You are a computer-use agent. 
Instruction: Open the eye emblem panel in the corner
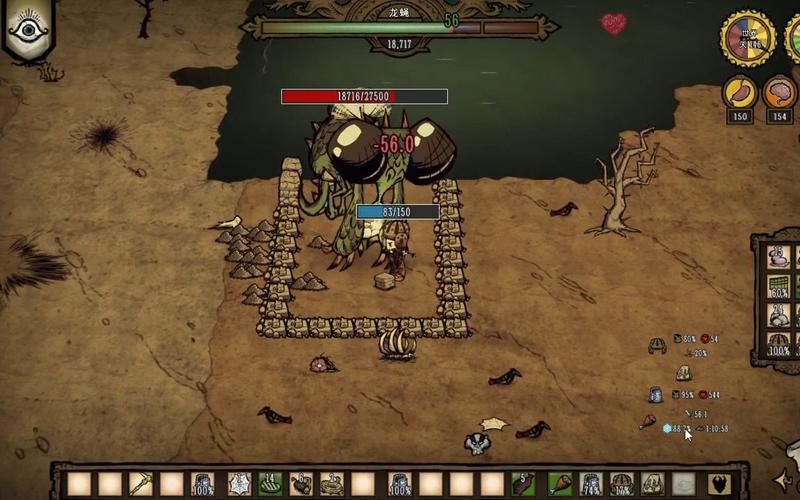pyautogui.click(x=28, y=29)
